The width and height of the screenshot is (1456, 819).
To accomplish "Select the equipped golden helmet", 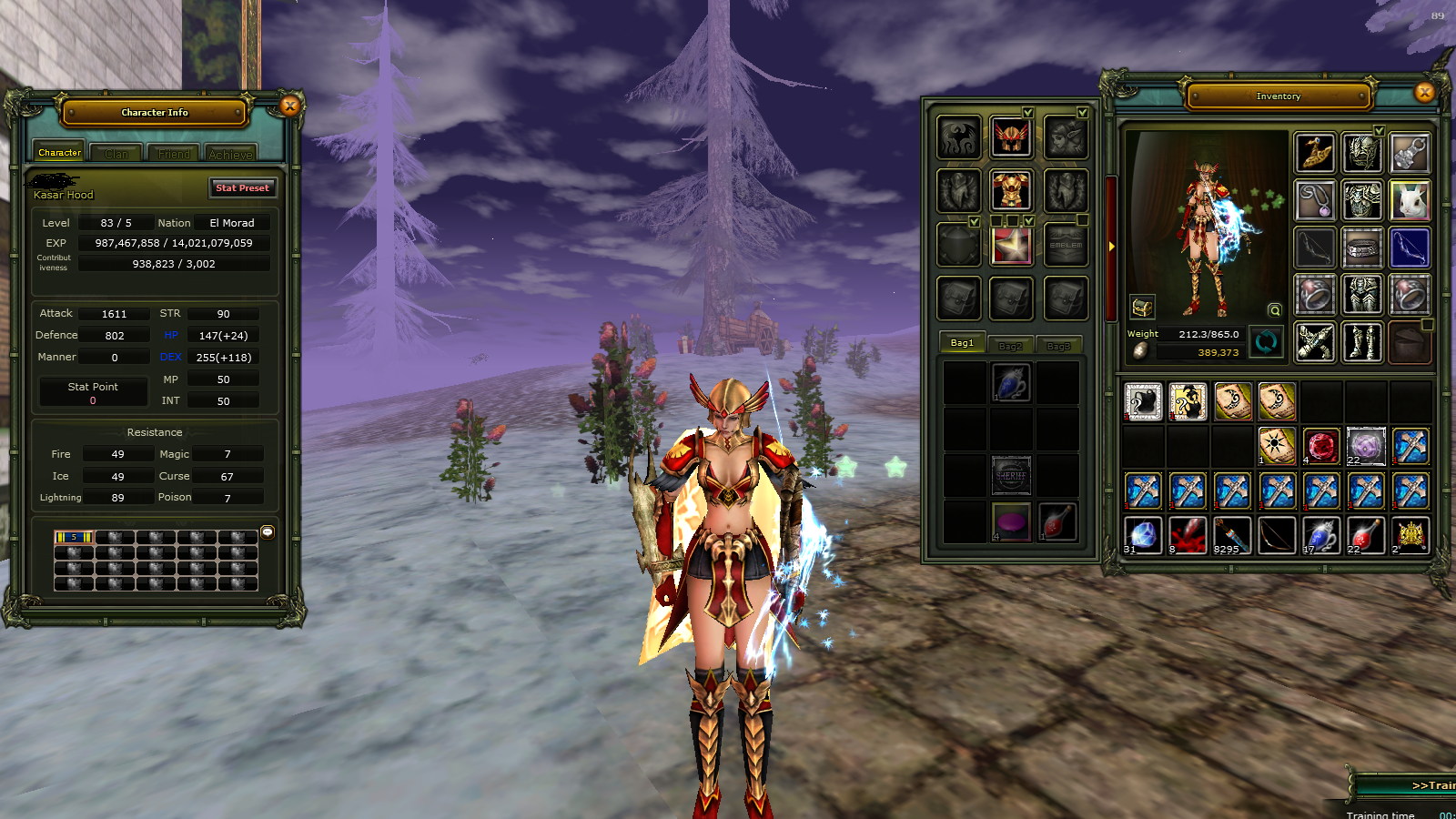I will pyautogui.click(x=1012, y=138).
